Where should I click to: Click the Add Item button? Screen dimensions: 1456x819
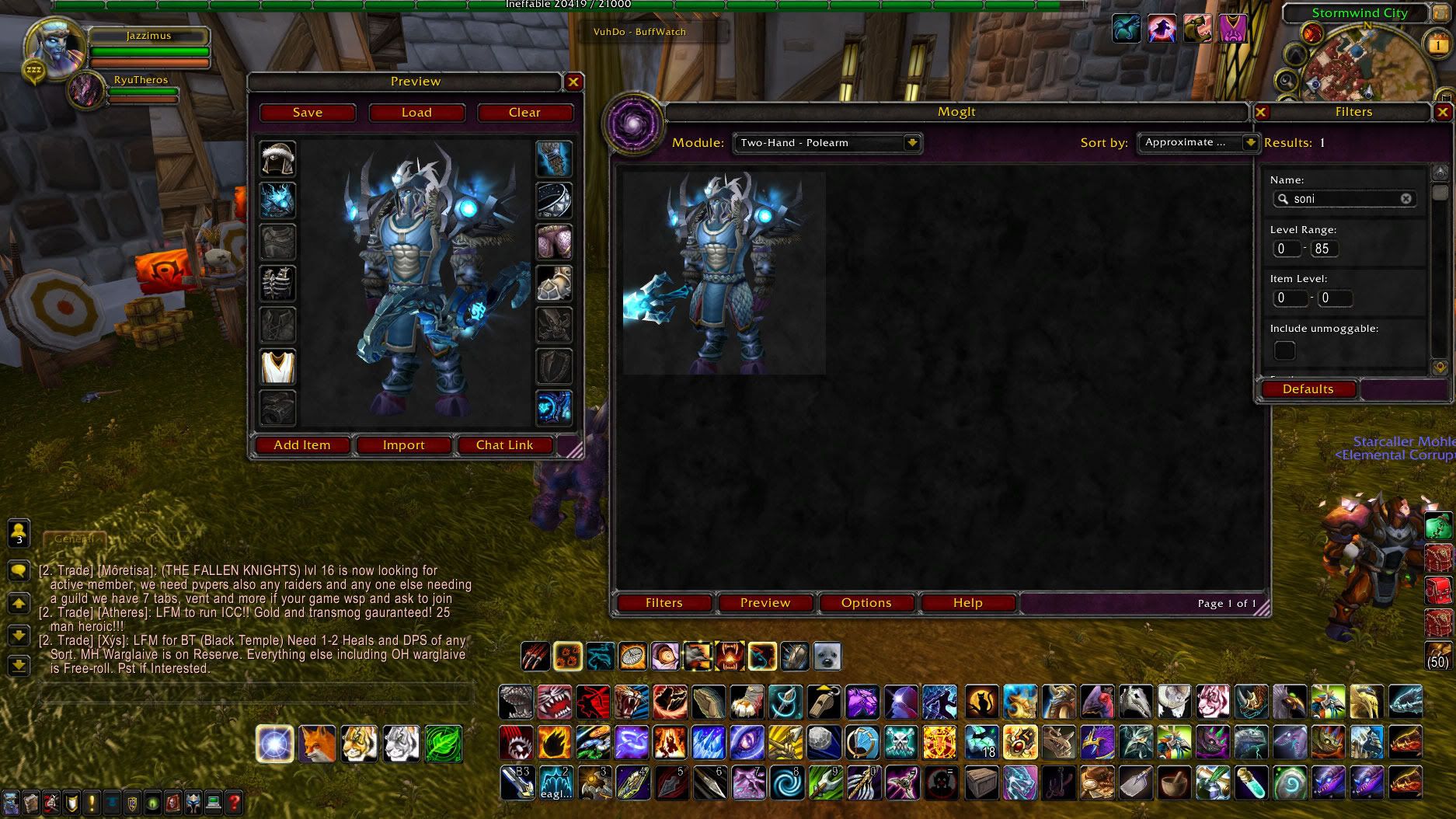tap(302, 445)
